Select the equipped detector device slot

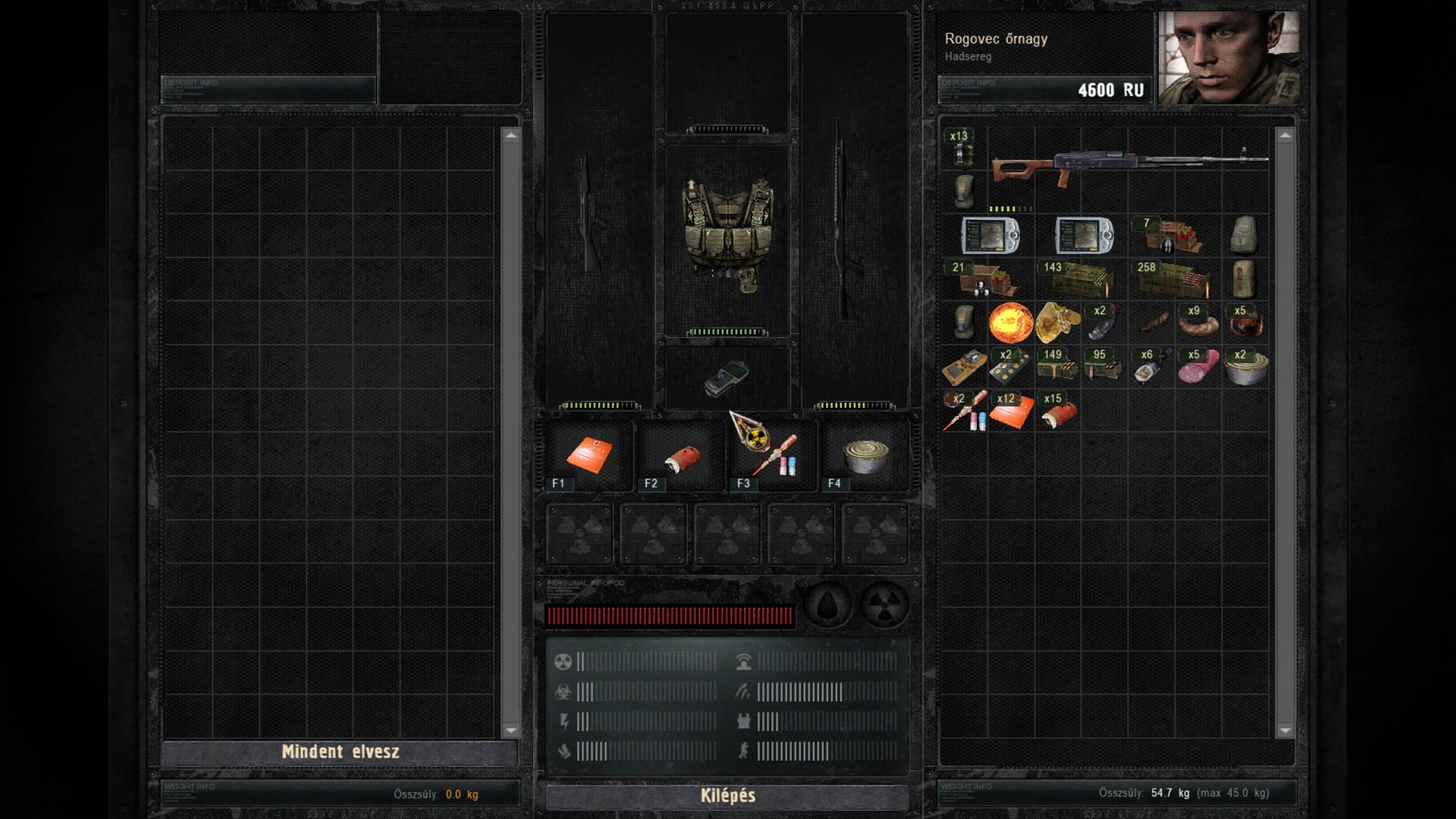pyautogui.click(x=727, y=378)
